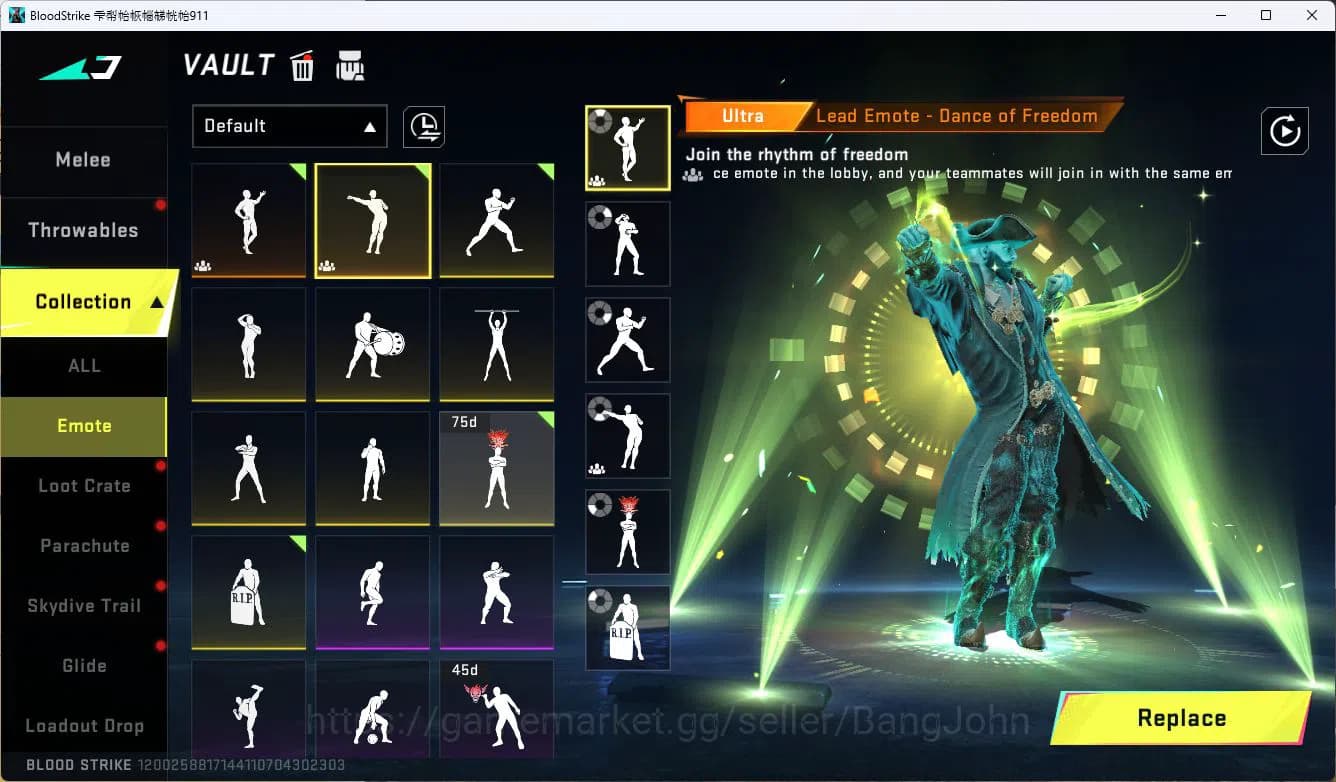This screenshot has height=782, width=1336.
Task: Collapse the Collection category in the sidebar
Action: click(x=83, y=301)
